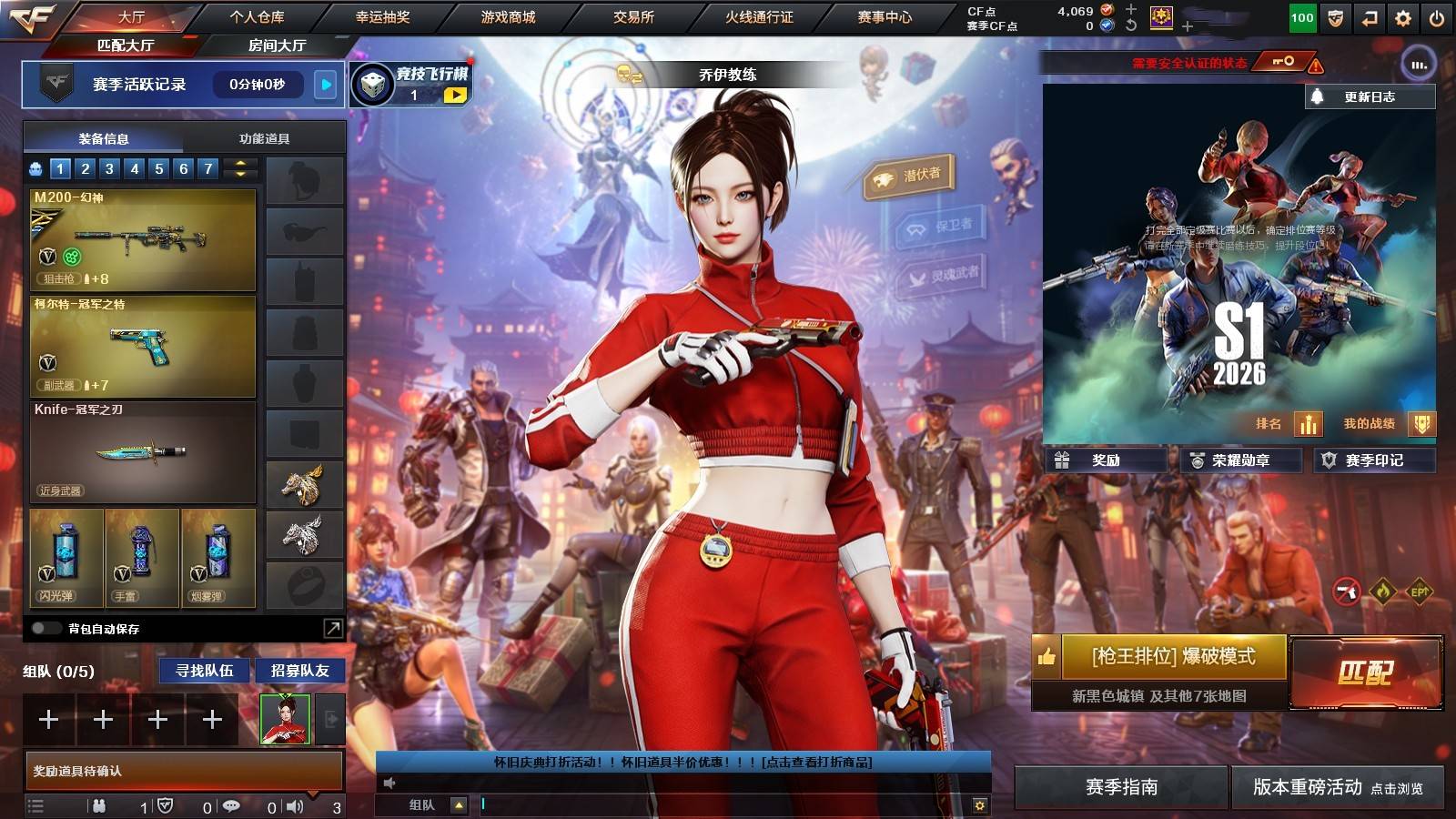1456x819 pixels.
Task: Open the 游戏商城 menu item
Action: coord(506,15)
